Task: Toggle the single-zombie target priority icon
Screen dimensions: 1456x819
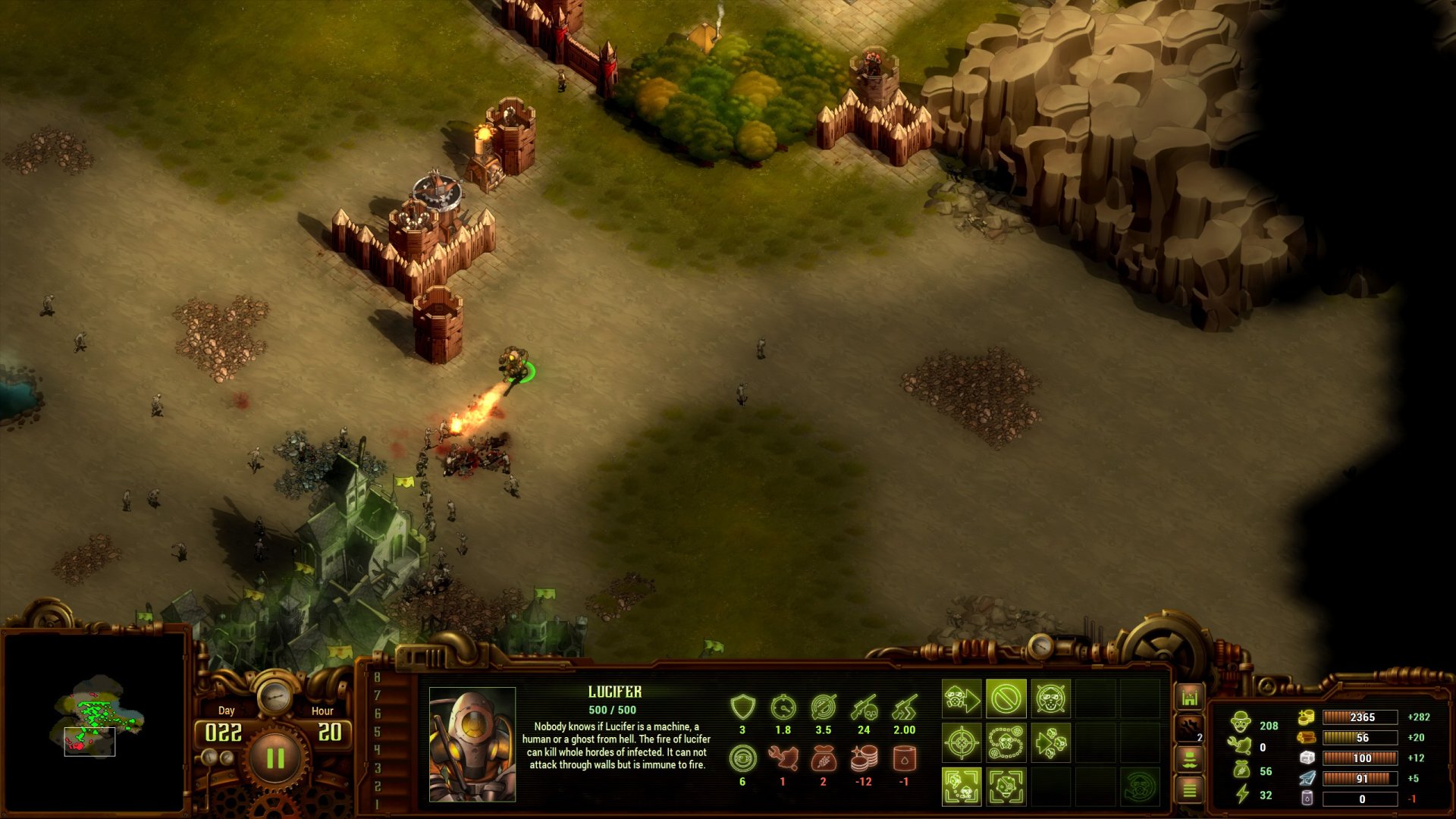Action: (1006, 786)
